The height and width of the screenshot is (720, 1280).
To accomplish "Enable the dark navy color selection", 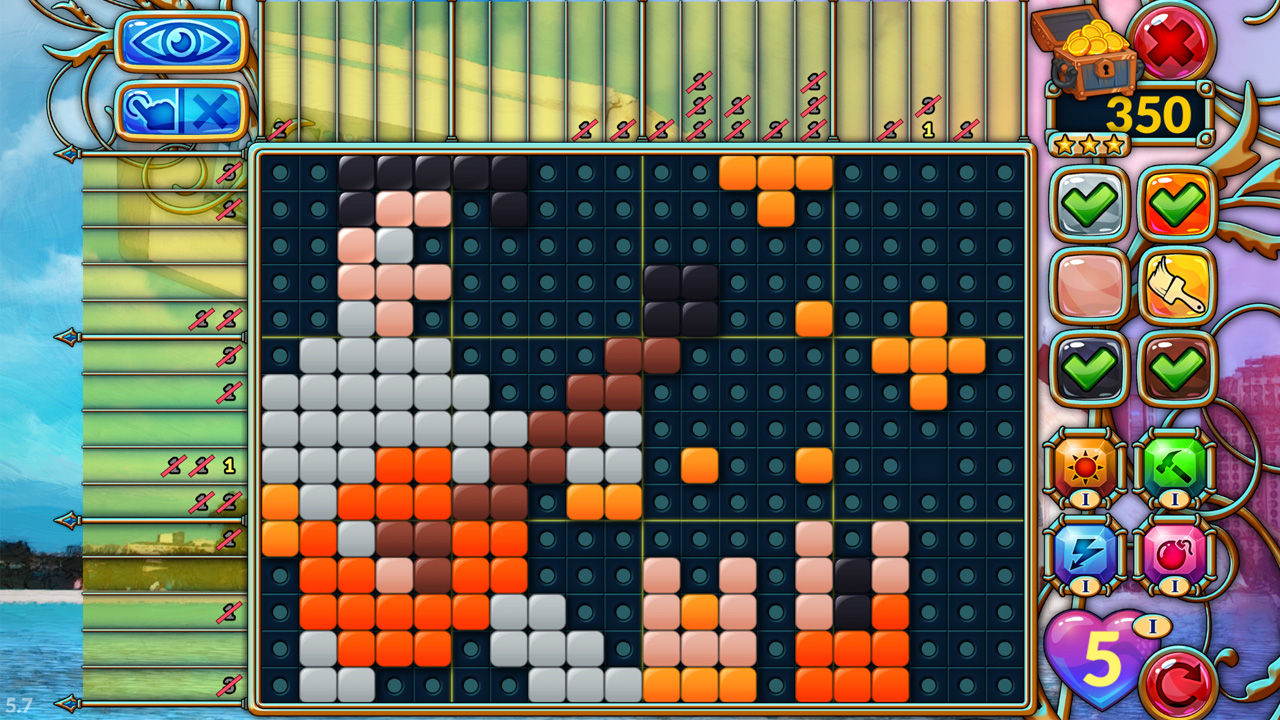I will click(1088, 368).
